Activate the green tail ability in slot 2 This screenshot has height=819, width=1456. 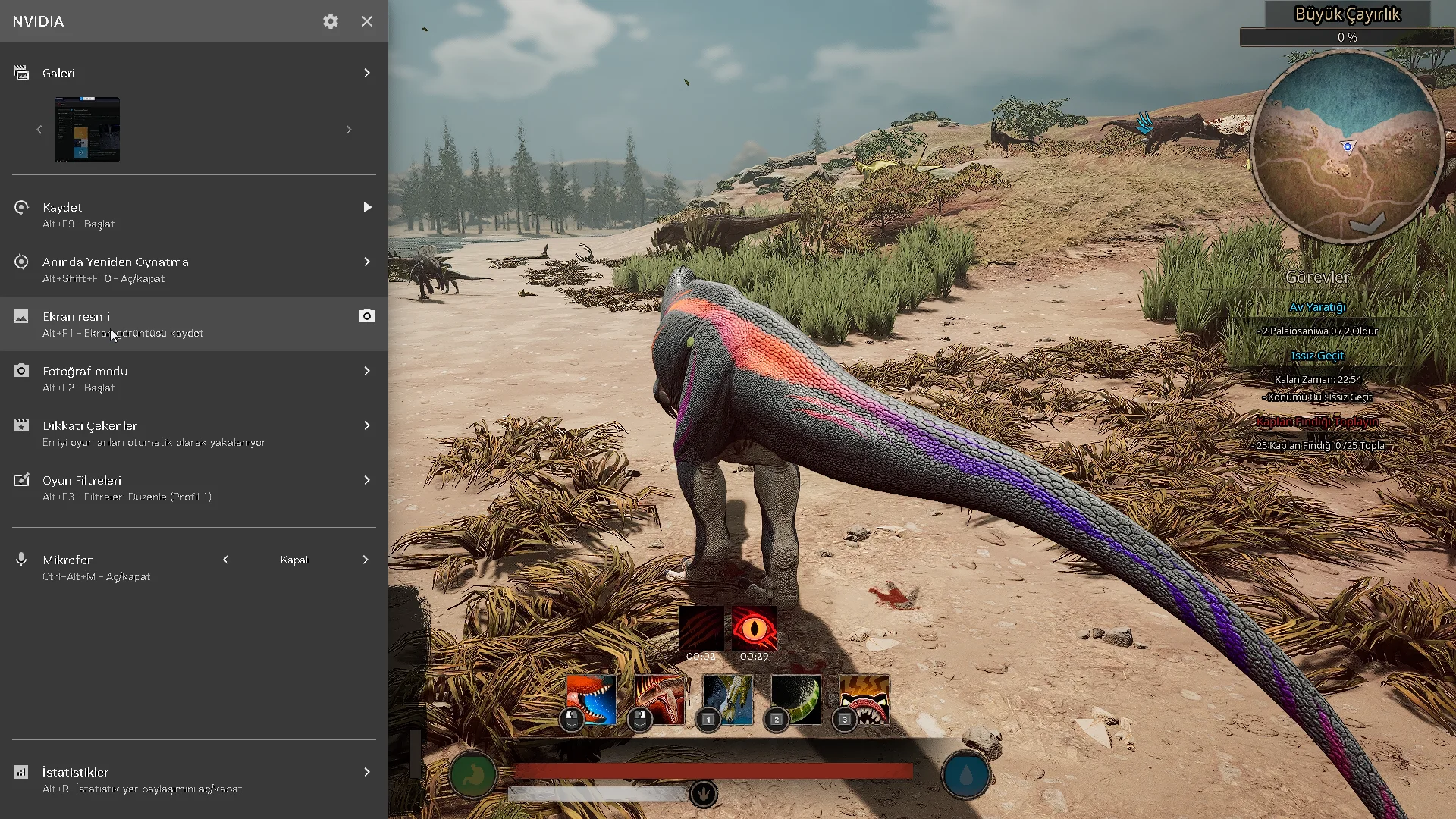coord(795,699)
